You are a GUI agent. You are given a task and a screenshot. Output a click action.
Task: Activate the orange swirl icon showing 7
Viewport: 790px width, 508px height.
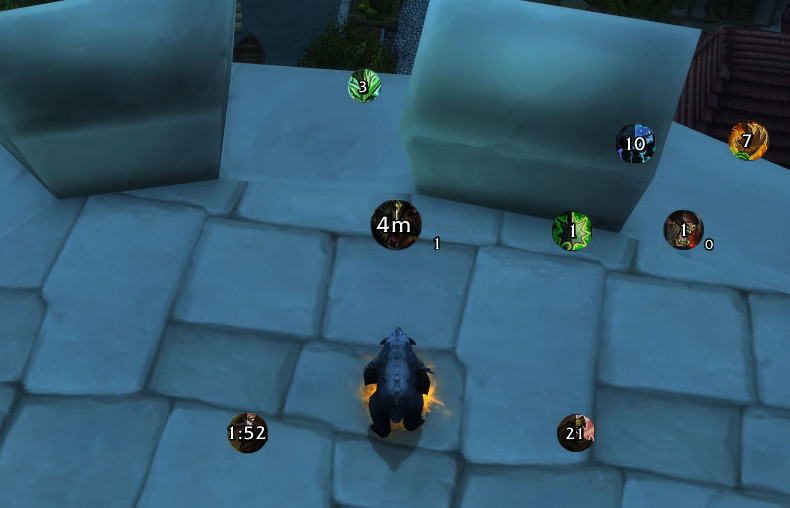click(x=748, y=141)
